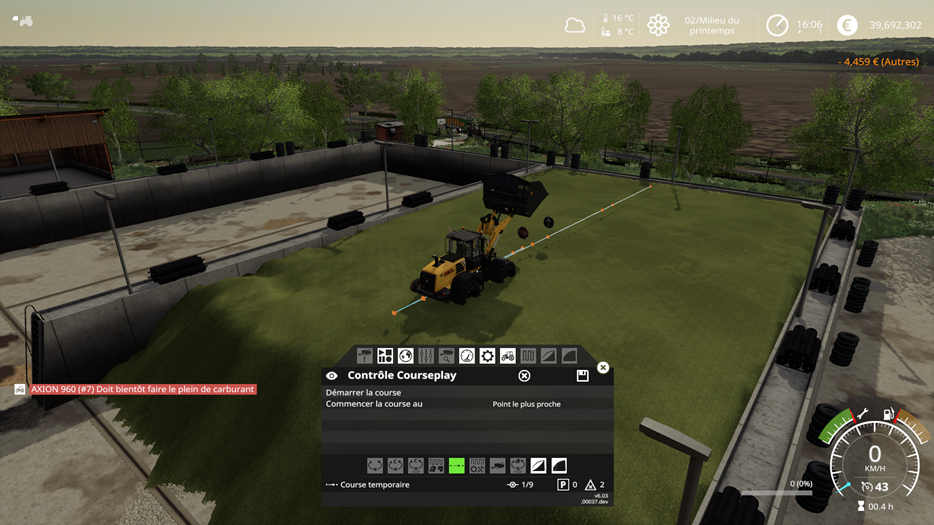Open the globe page tab
Viewport: 934px width, 525px height.
(405, 356)
